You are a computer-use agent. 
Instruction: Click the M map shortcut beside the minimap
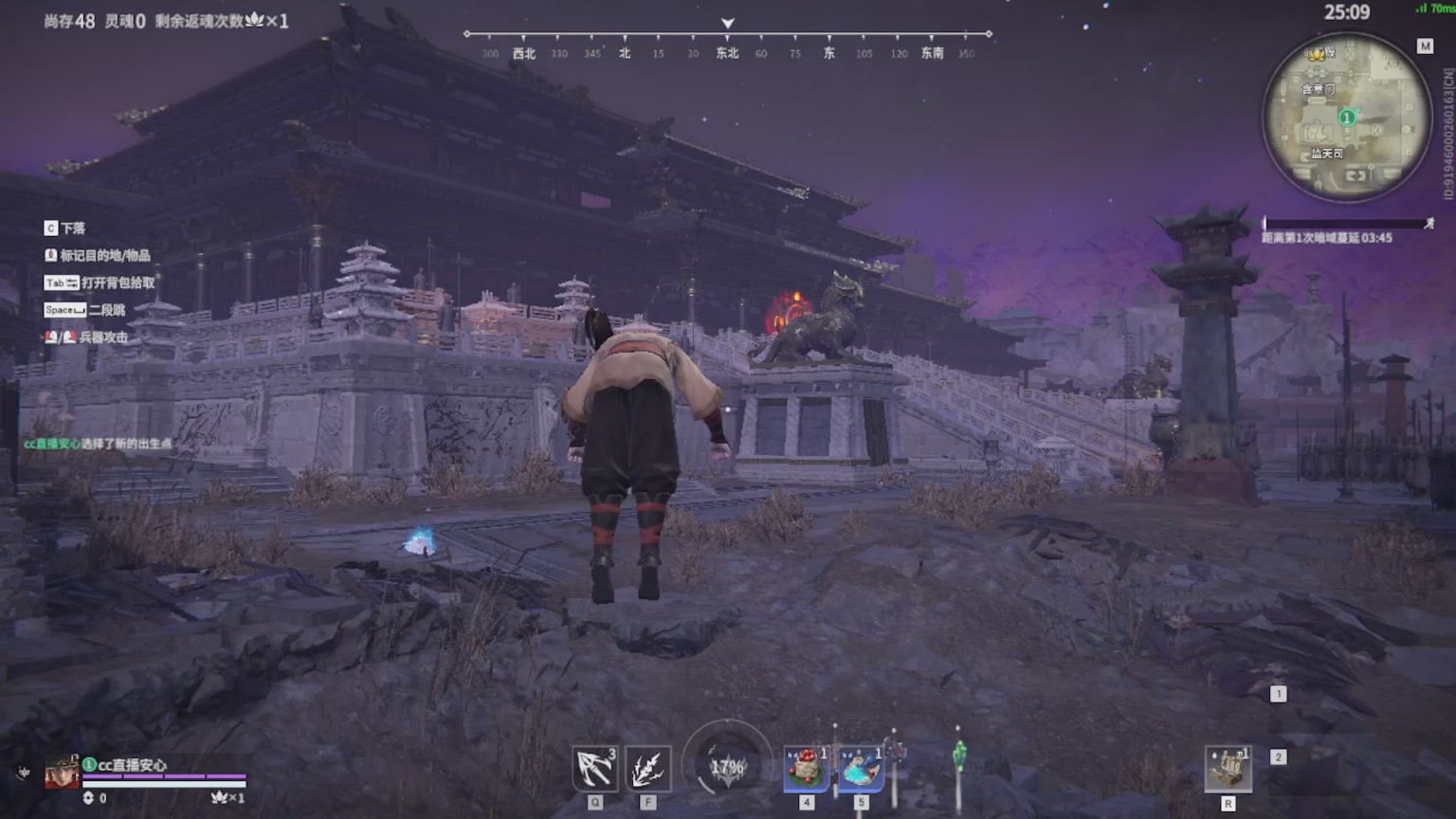(1427, 45)
